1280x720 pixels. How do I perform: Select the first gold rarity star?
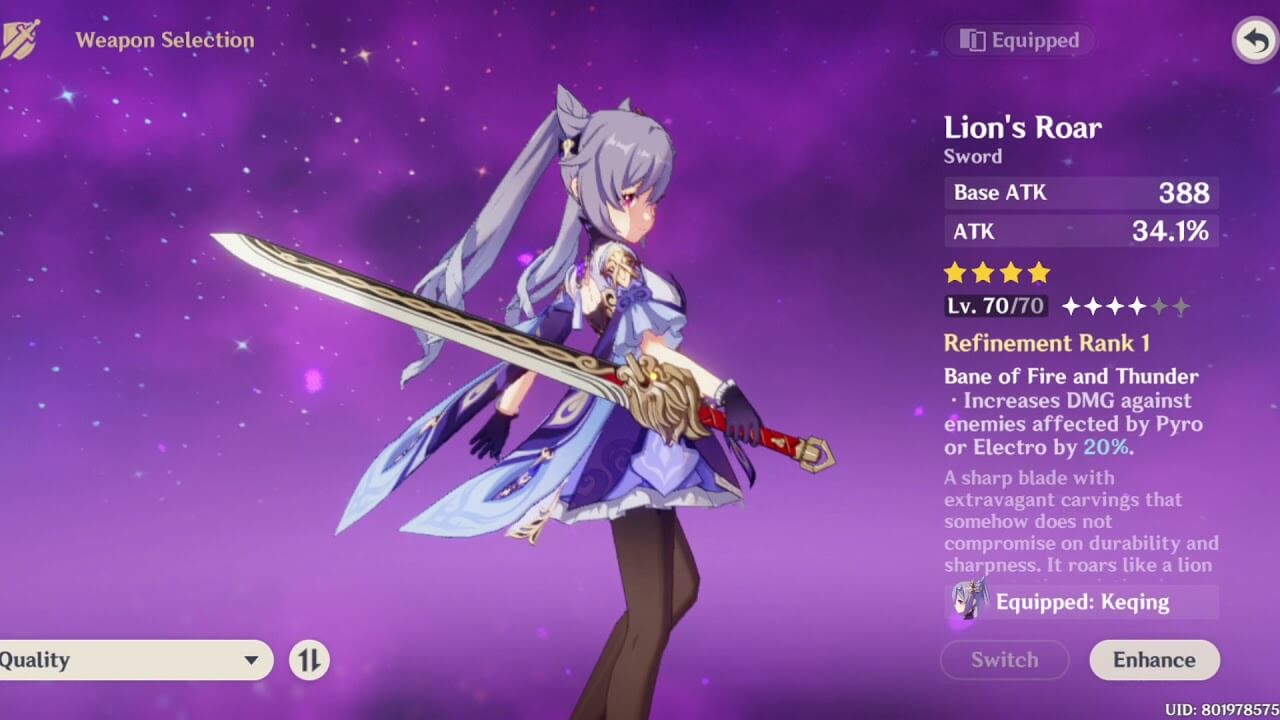click(953, 272)
